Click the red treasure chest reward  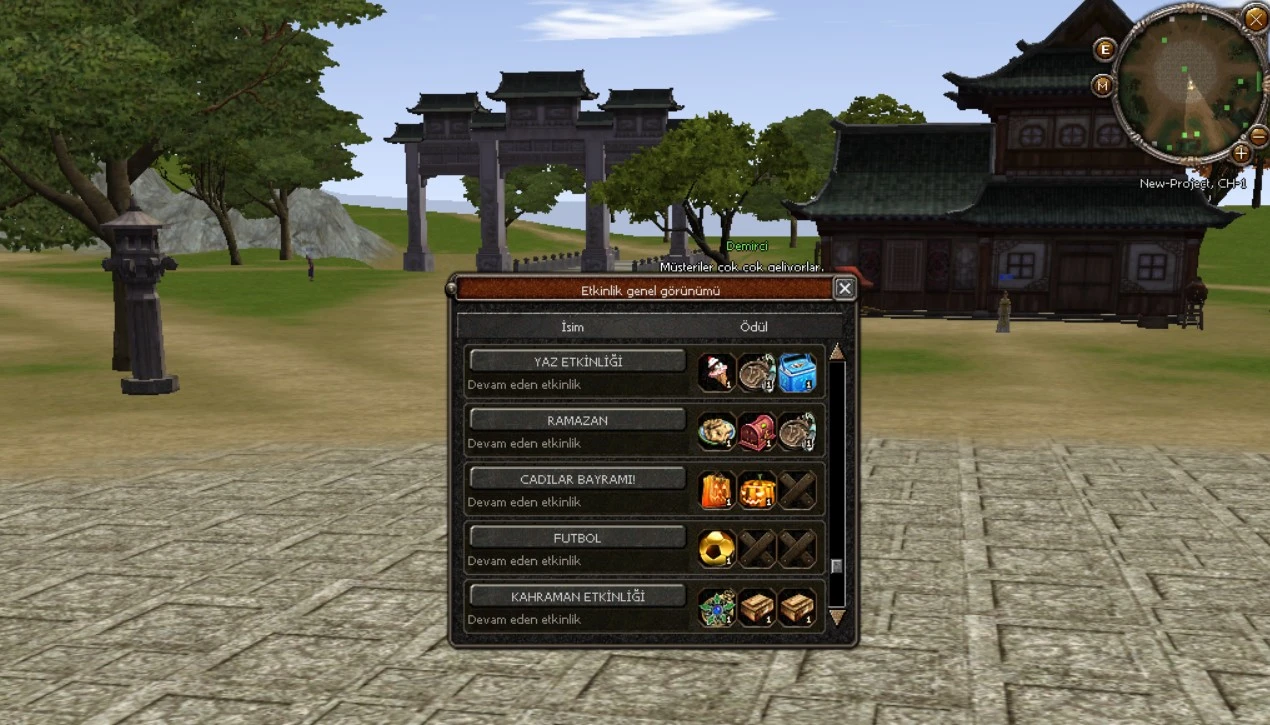757,432
